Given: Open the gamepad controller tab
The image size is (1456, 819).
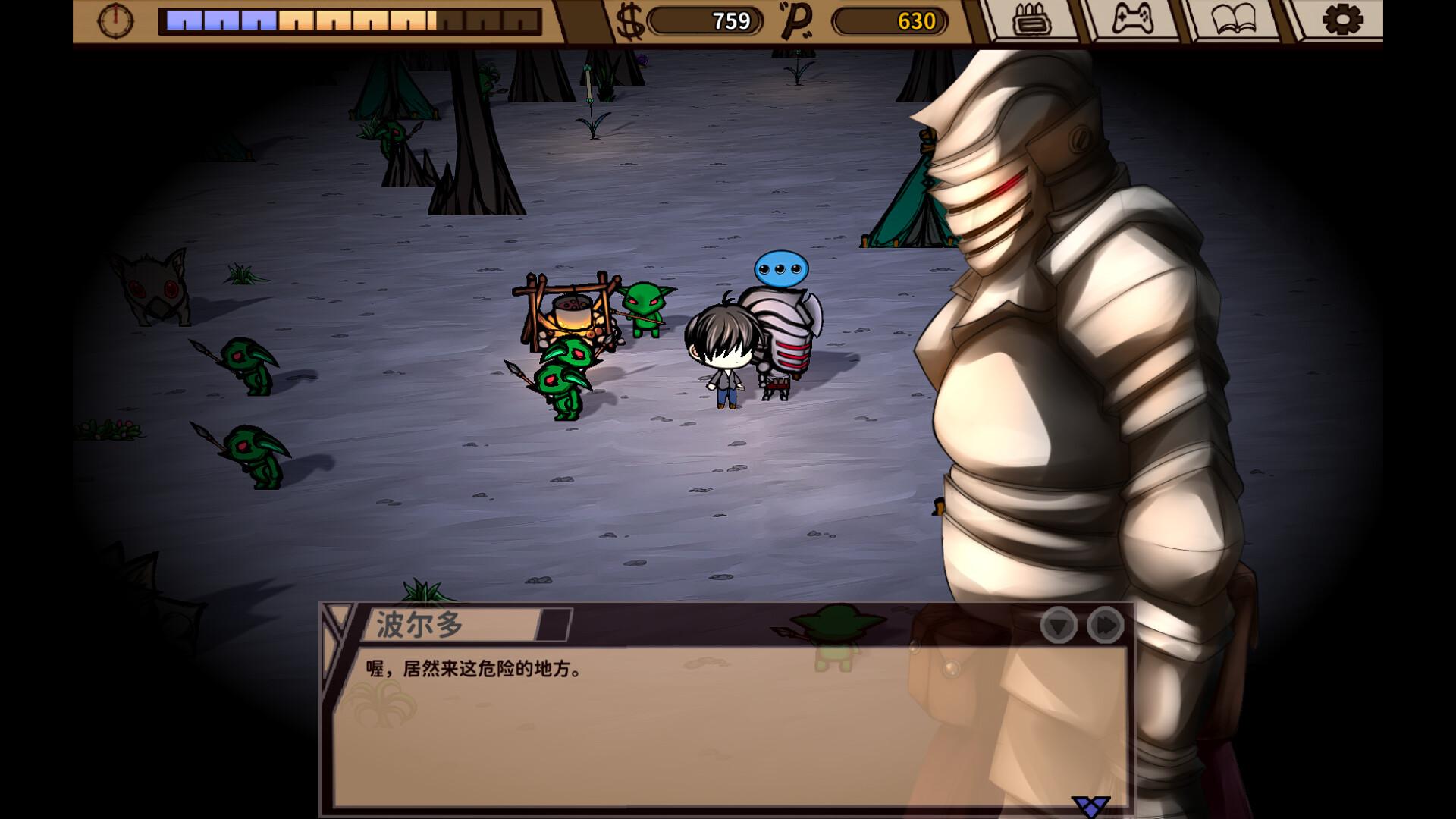Looking at the screenshot, I should click(1132, 20).
